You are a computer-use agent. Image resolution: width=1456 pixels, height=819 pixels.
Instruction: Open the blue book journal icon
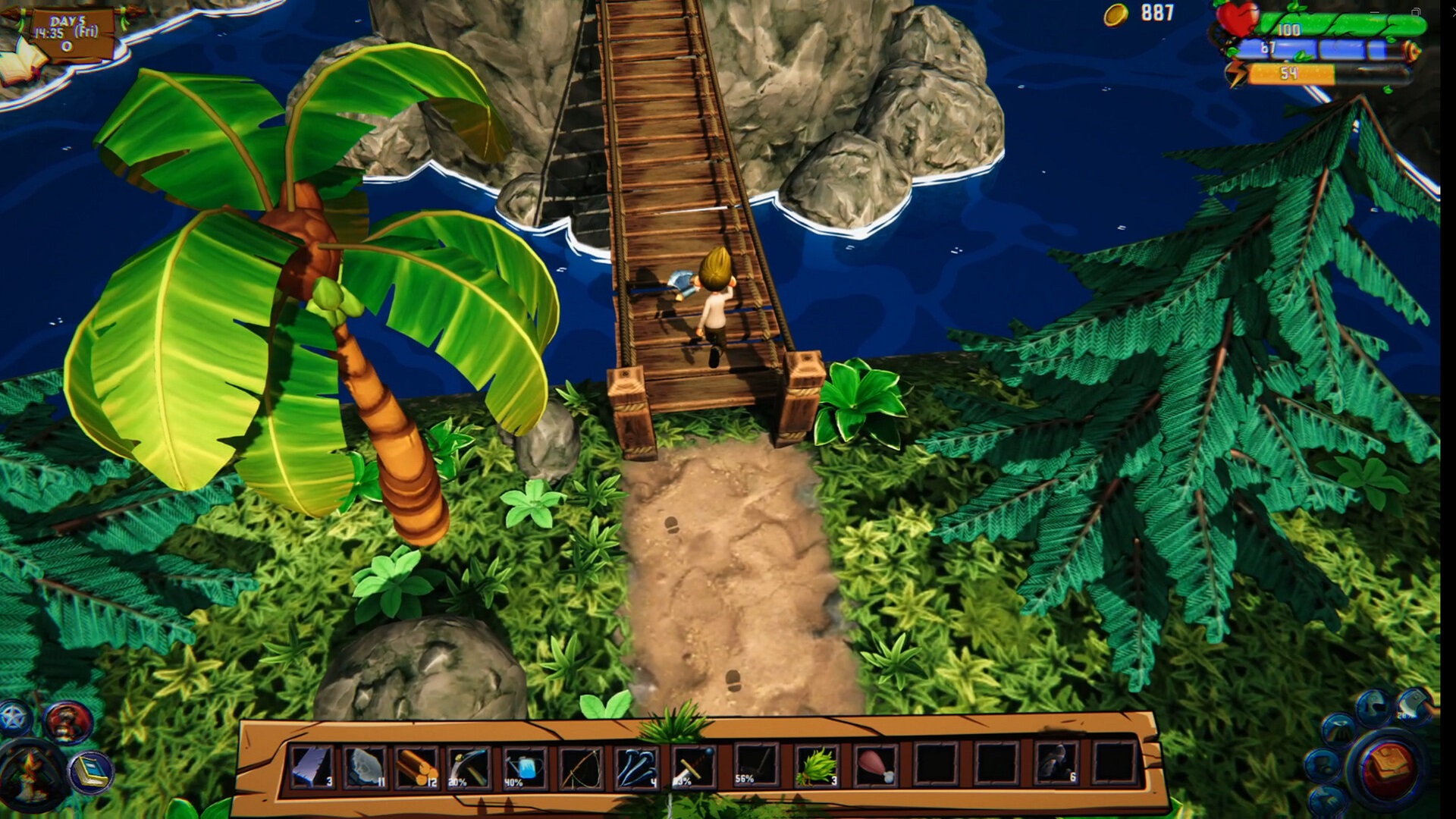coord(91,773)
